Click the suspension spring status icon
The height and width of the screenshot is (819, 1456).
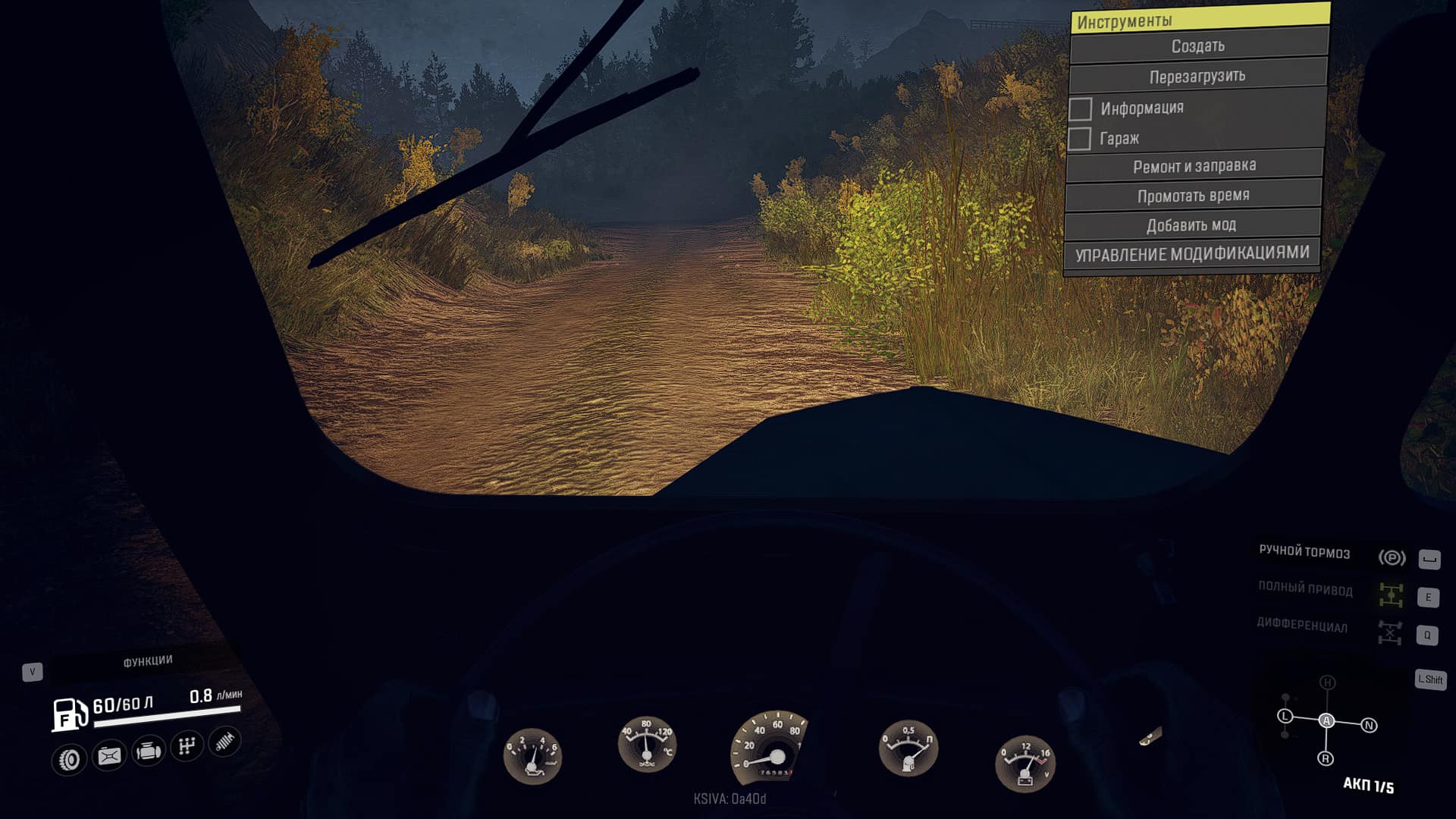pos(225,742)
